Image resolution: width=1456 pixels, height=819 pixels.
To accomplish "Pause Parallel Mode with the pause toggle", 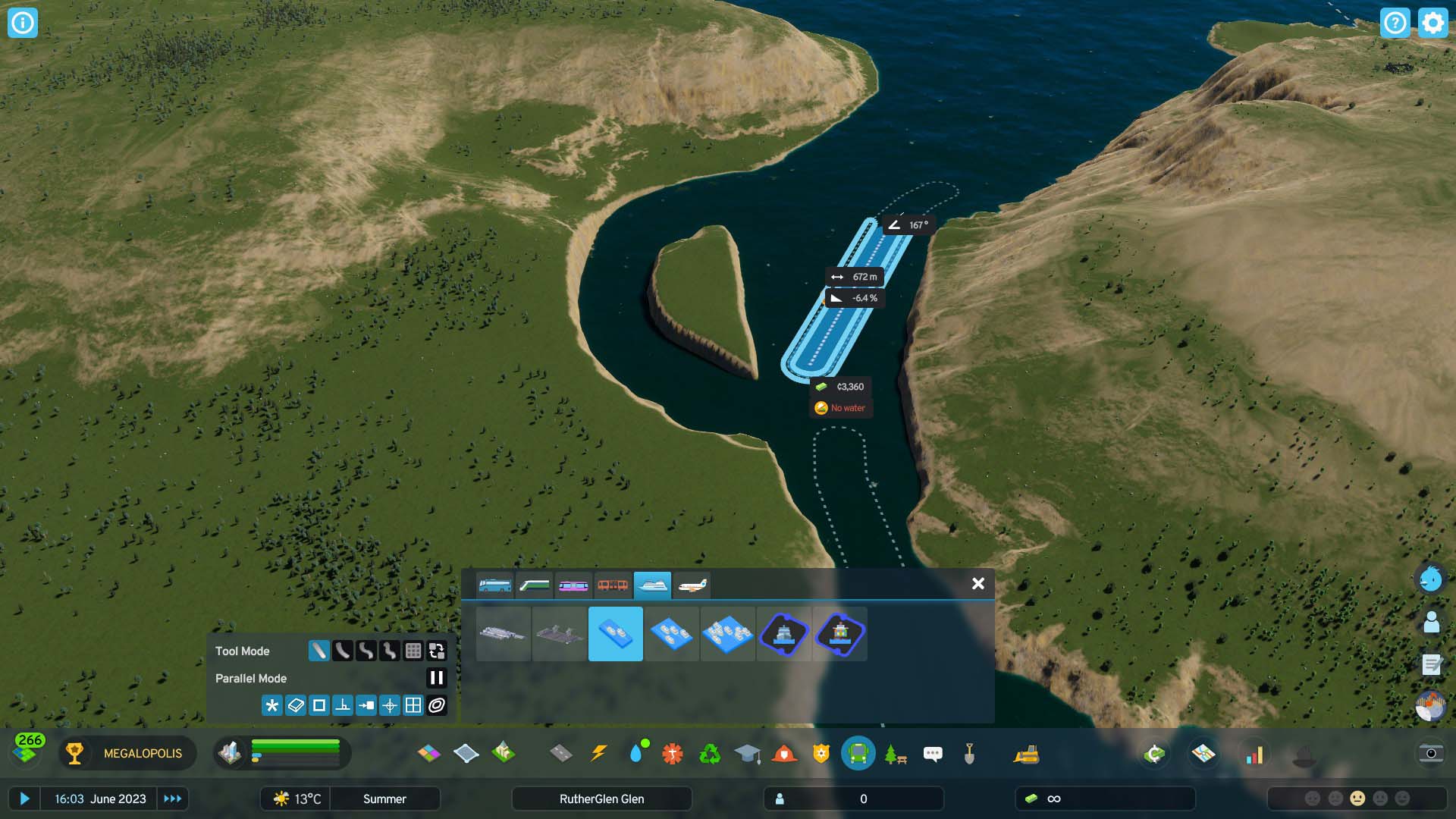I will [x=436, y=679].
